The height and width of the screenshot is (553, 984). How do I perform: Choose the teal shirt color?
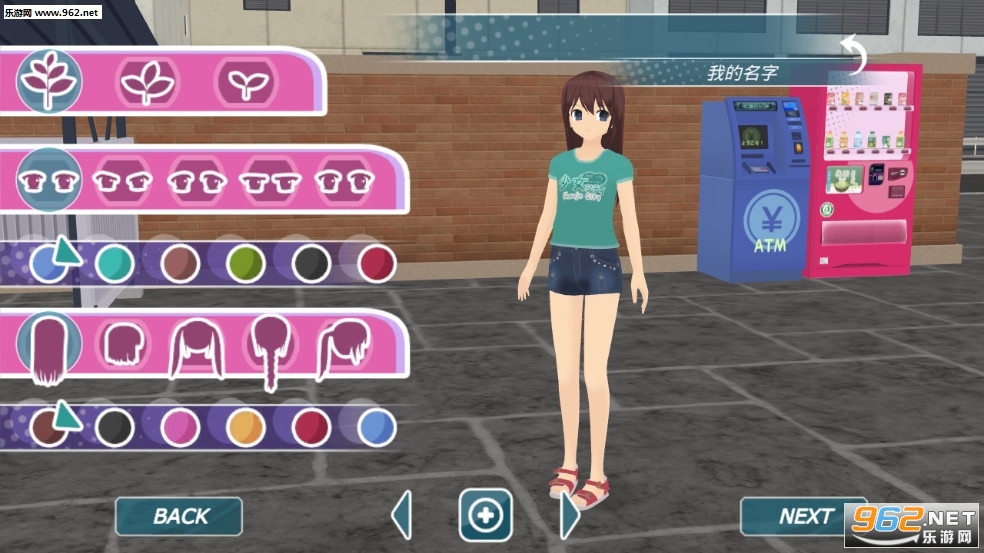[115, 264]
